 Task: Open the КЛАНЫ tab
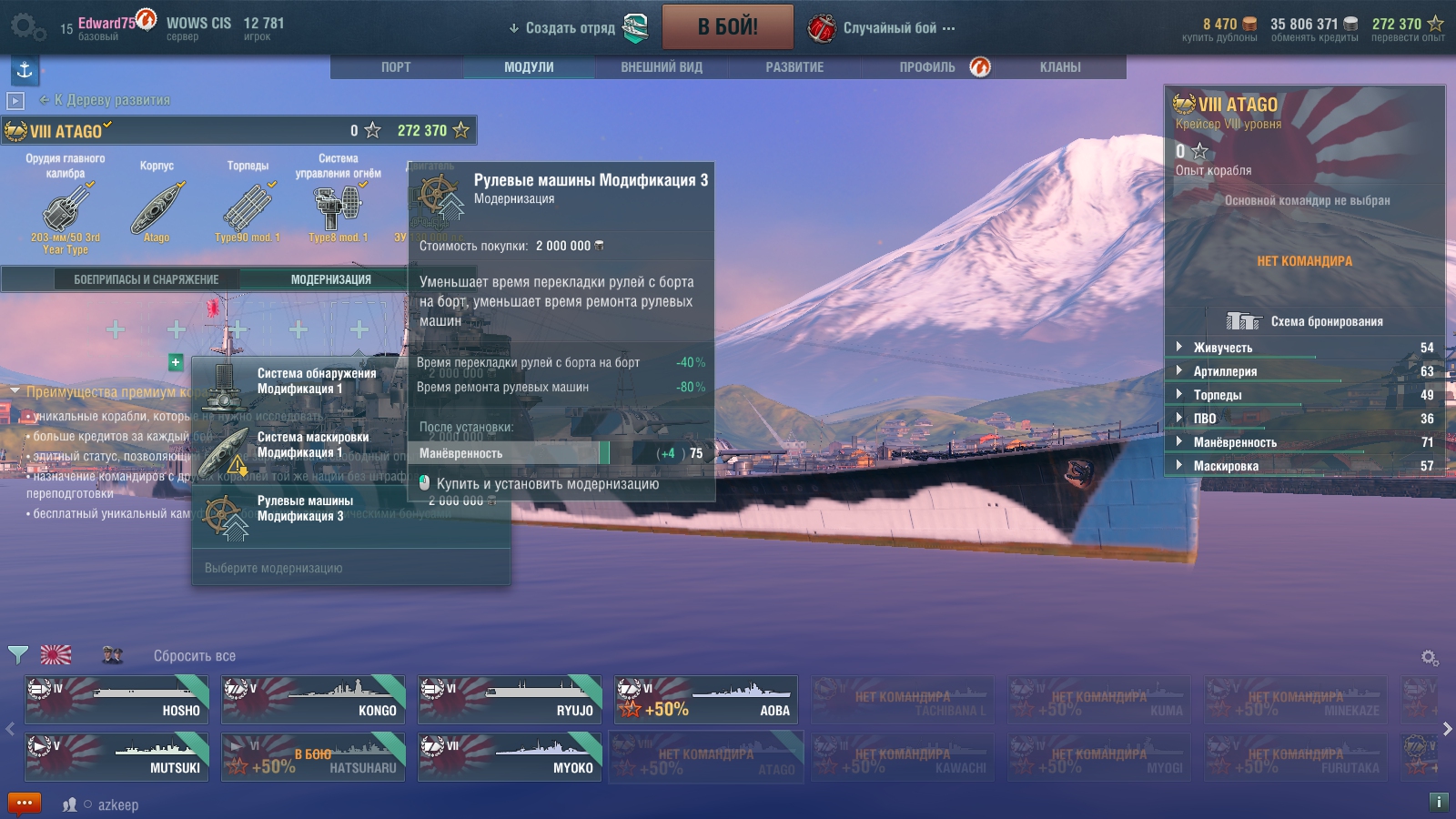coord(1060,67)
